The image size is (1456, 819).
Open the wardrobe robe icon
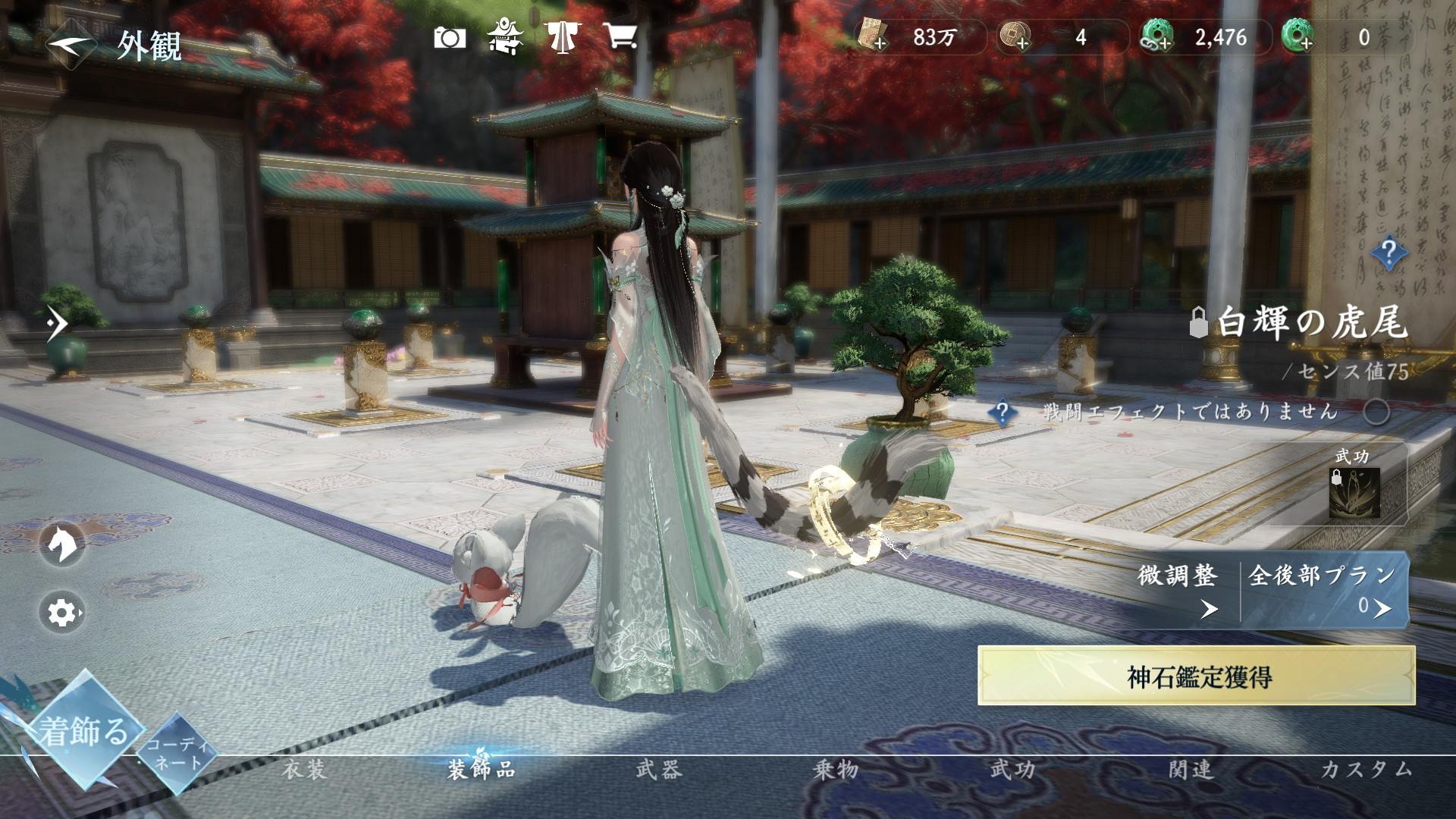point(562,36)
